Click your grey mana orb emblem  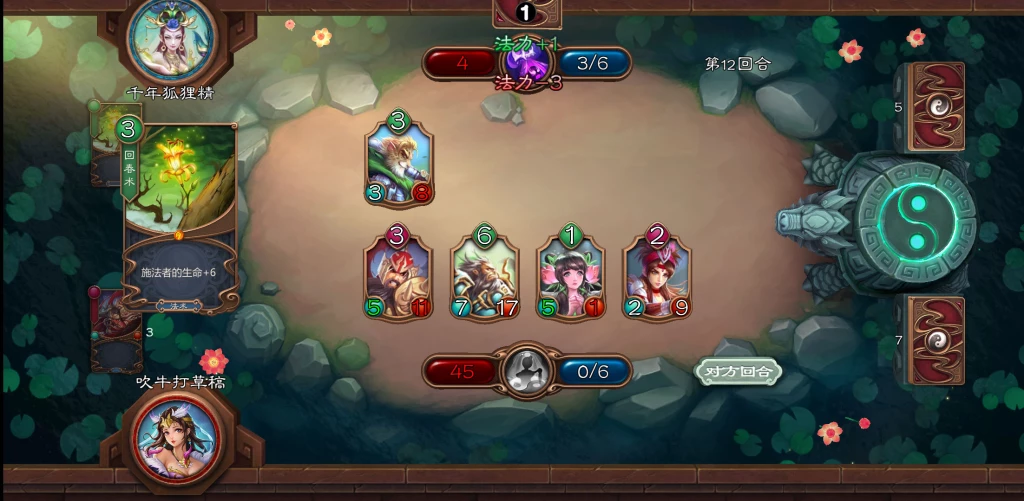pos(527,371)
